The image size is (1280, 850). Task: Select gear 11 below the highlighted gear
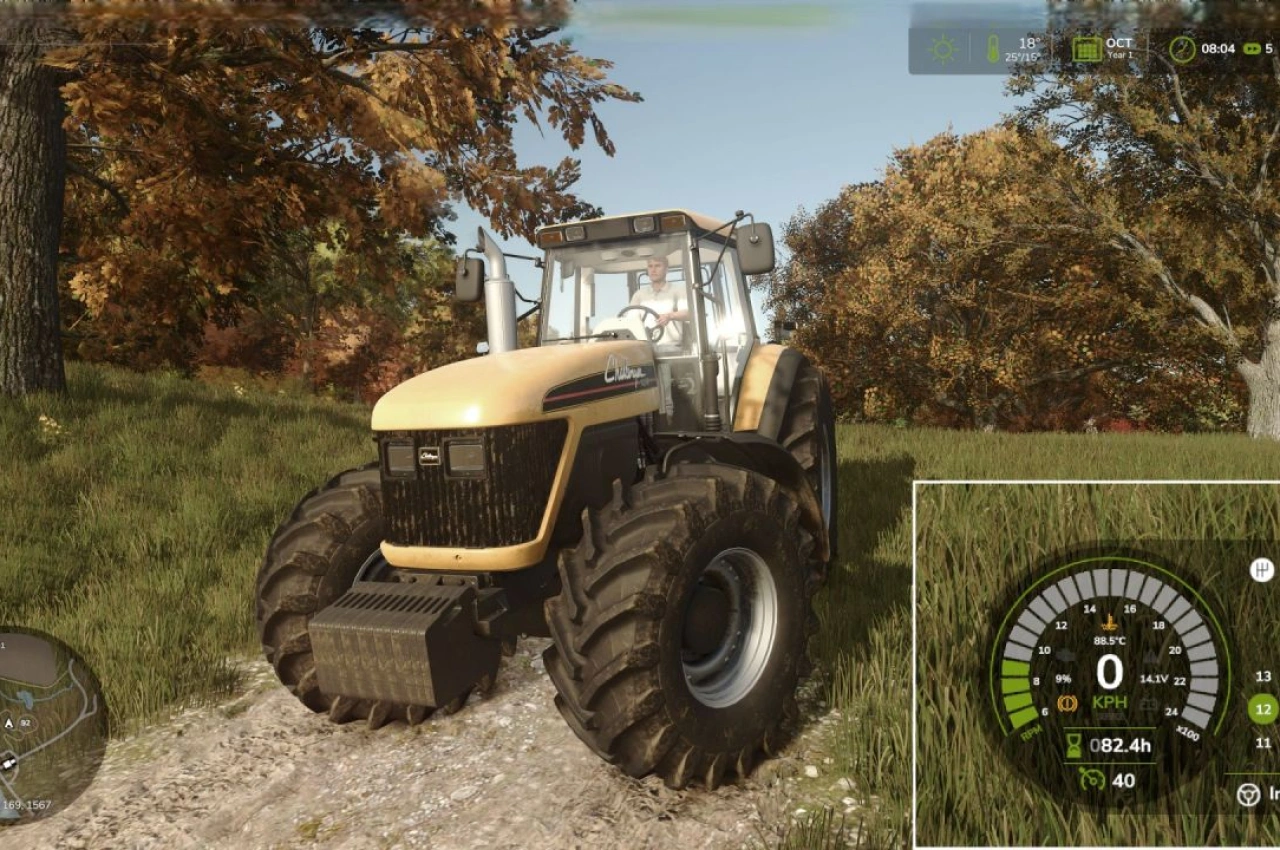(1262, 742)
